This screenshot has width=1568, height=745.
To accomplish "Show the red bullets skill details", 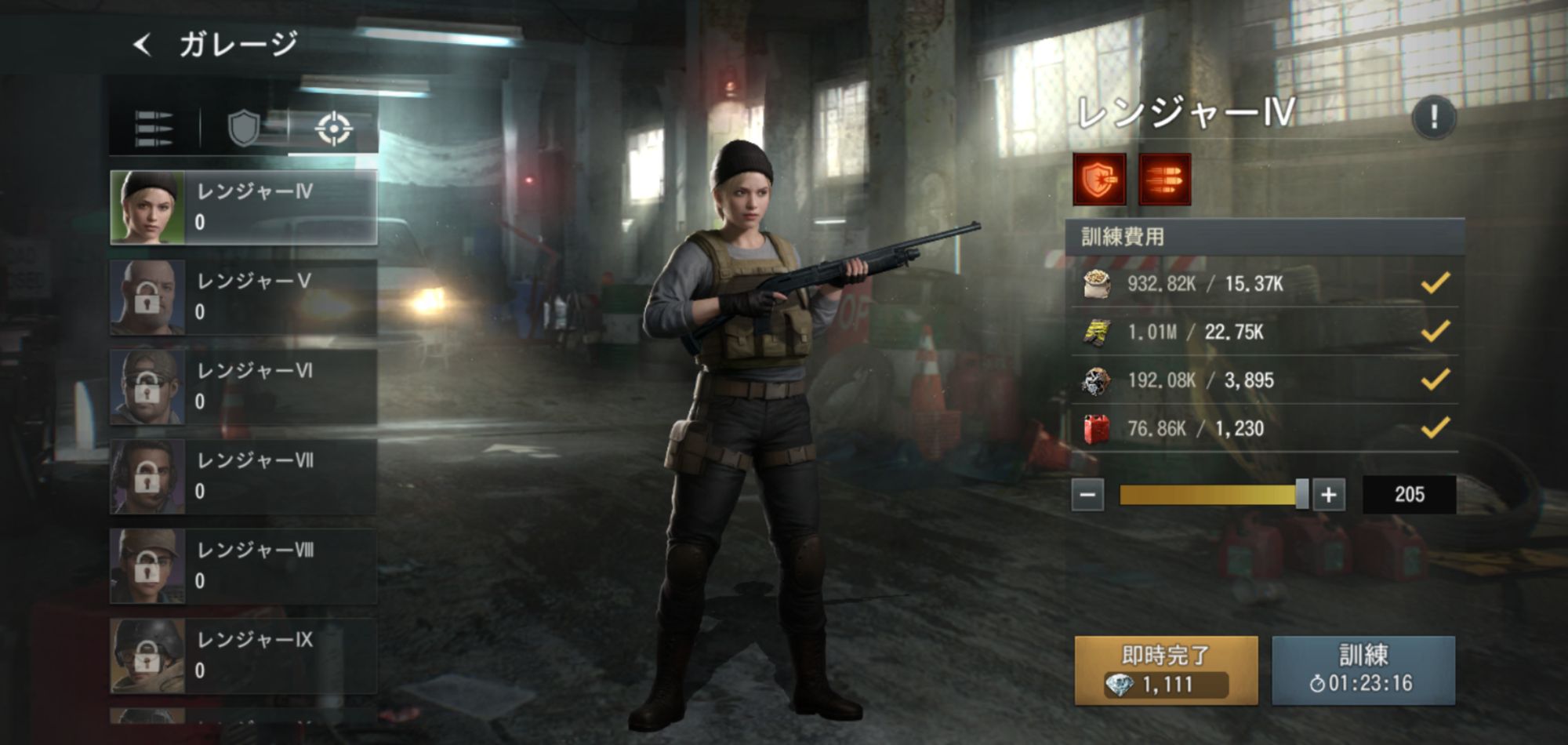I will [1164, 180].
